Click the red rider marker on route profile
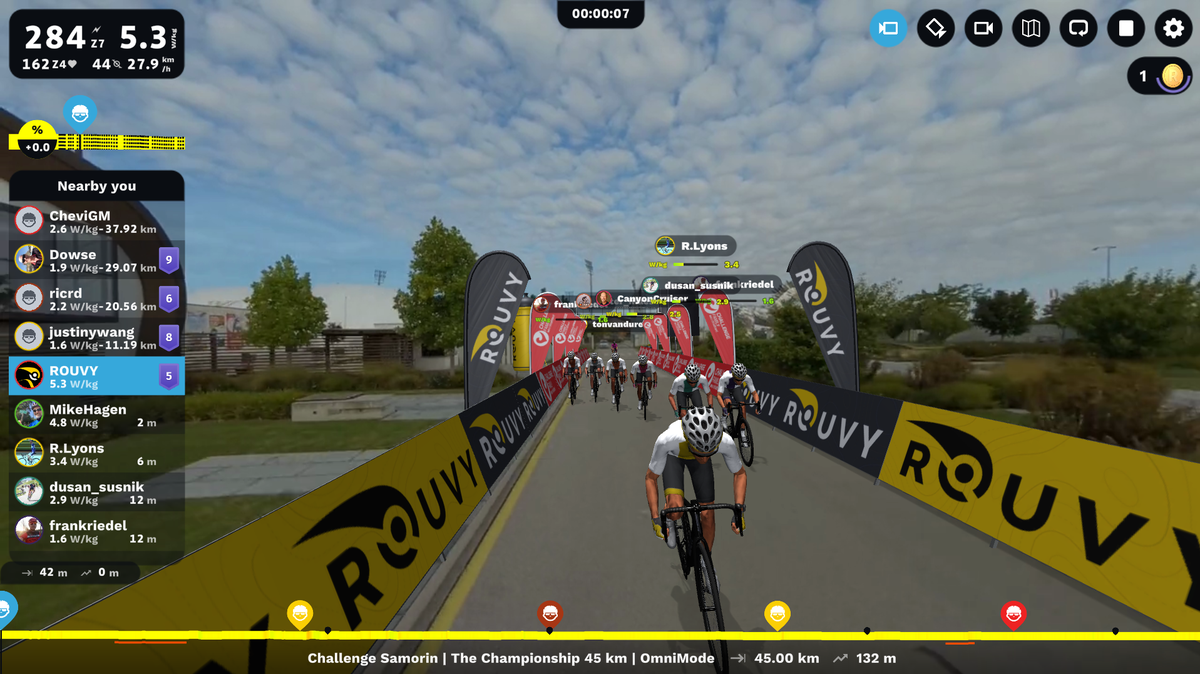 [1013, 613]
